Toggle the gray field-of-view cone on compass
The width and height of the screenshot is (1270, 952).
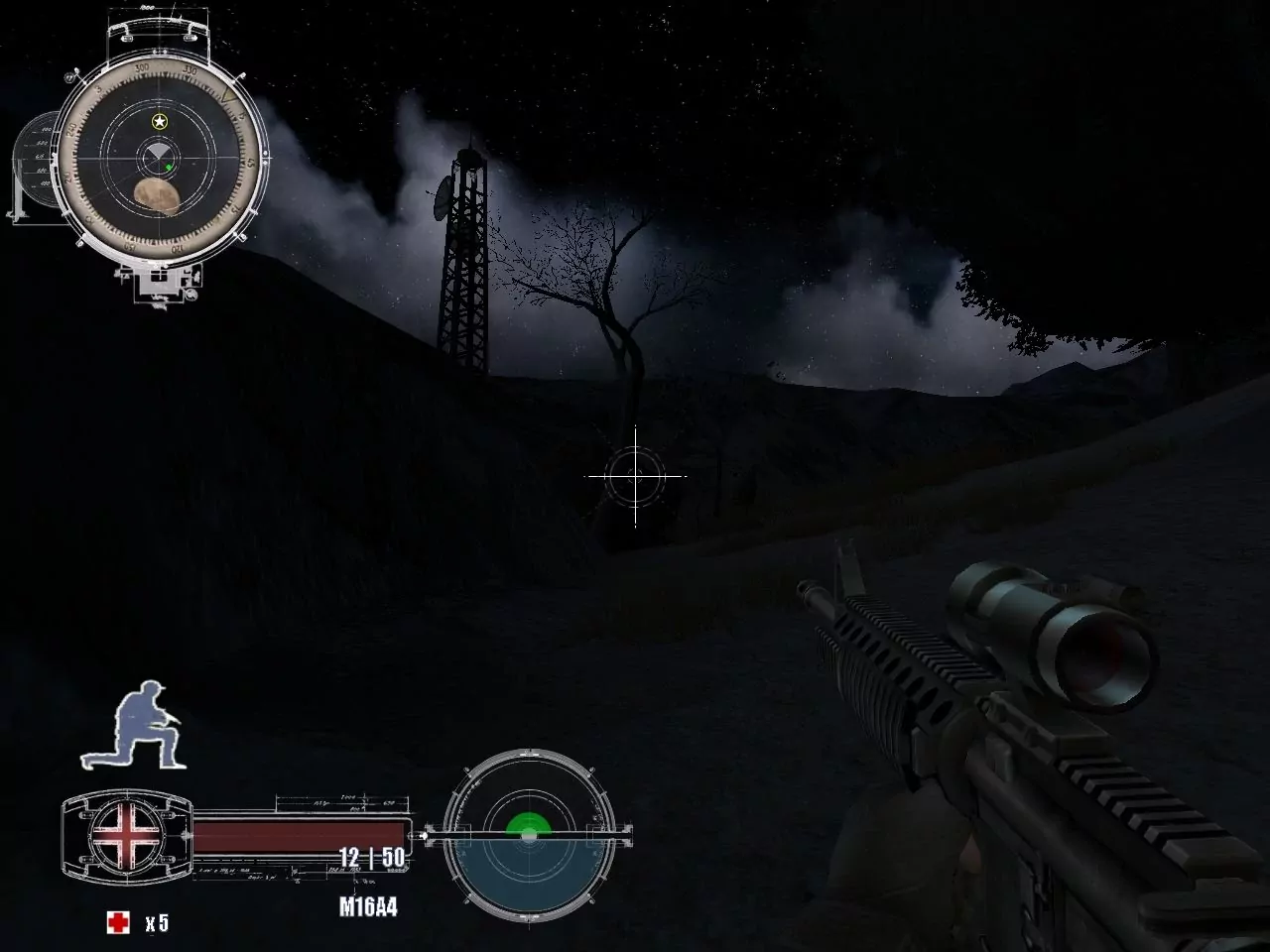[157, 151]
